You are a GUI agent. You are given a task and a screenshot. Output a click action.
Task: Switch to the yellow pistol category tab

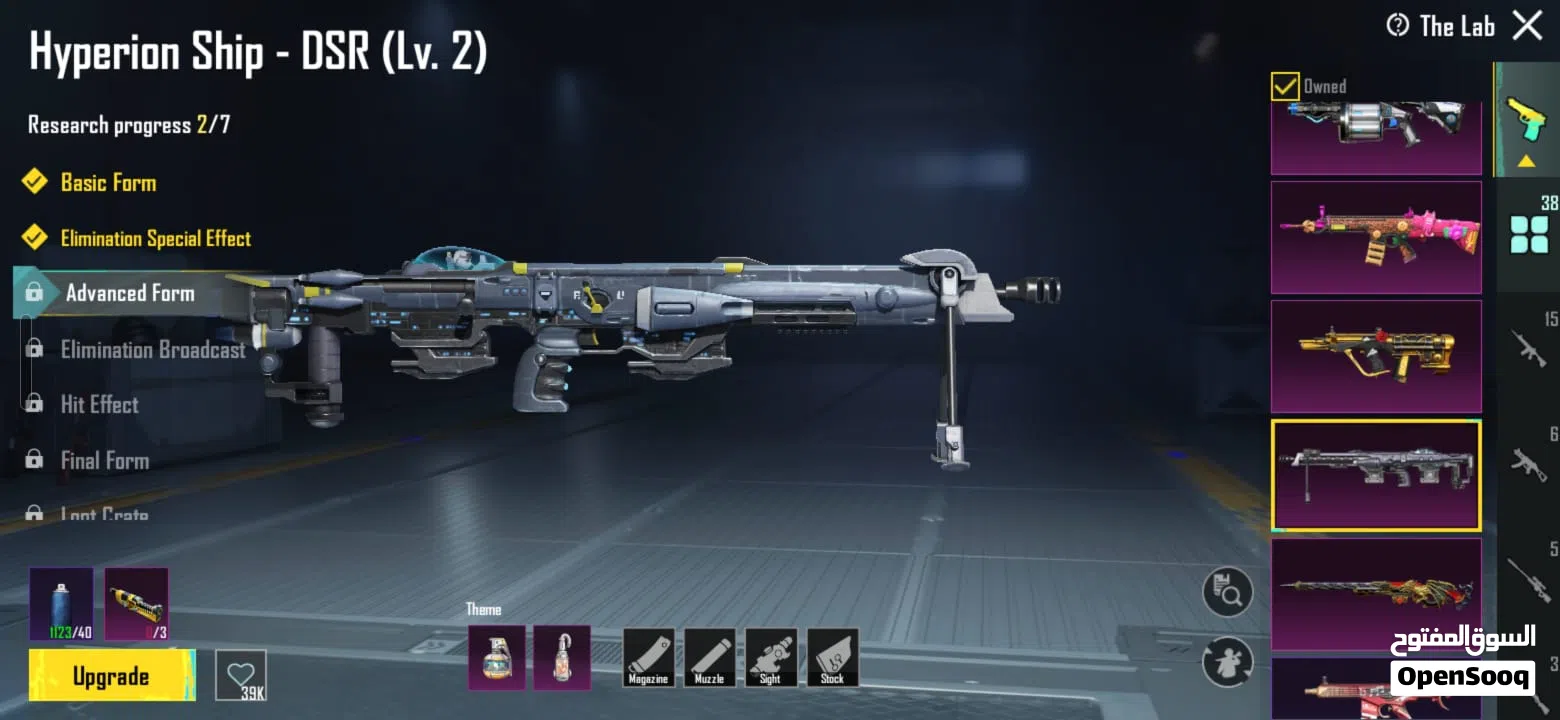click(x=1526, y=120)
